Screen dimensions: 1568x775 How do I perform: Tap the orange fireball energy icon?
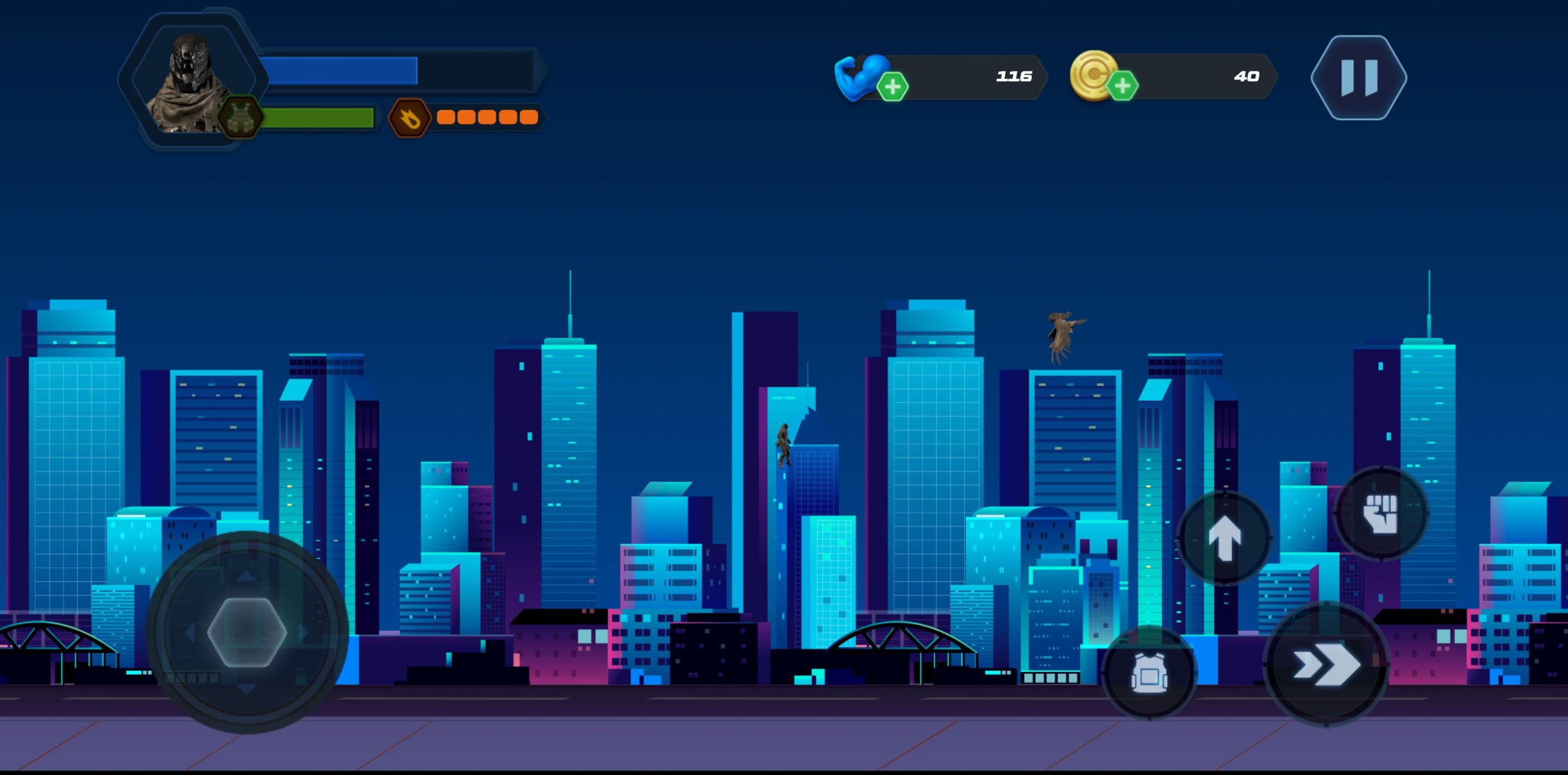pyautogui.click(x=409, y=117)
